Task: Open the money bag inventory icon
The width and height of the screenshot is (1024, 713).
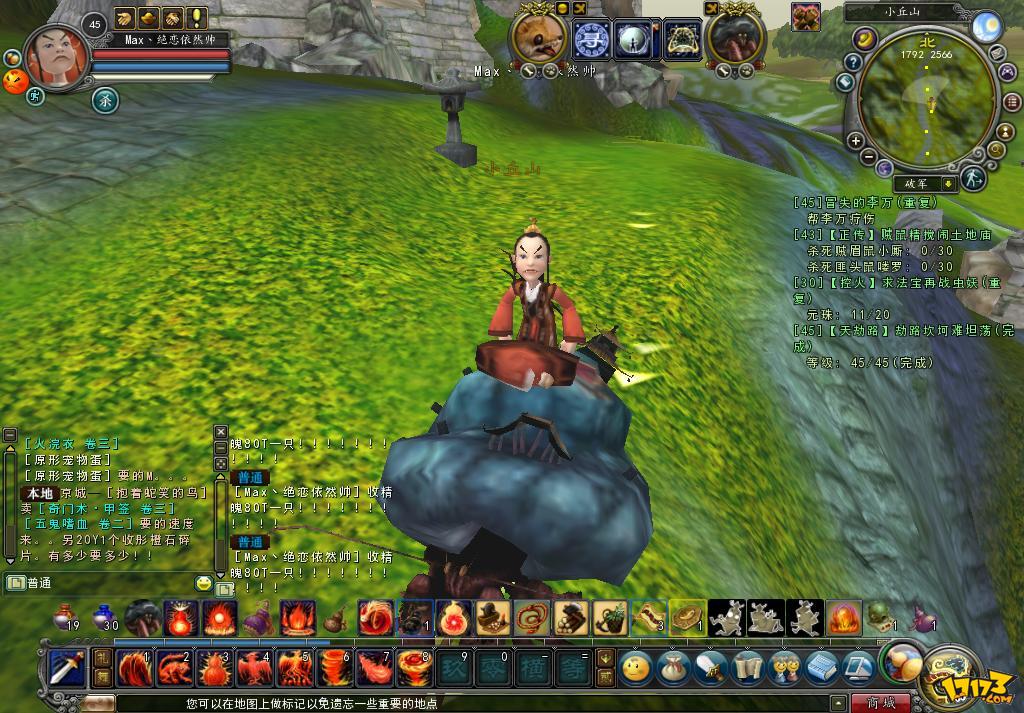Action: point(672,666)
